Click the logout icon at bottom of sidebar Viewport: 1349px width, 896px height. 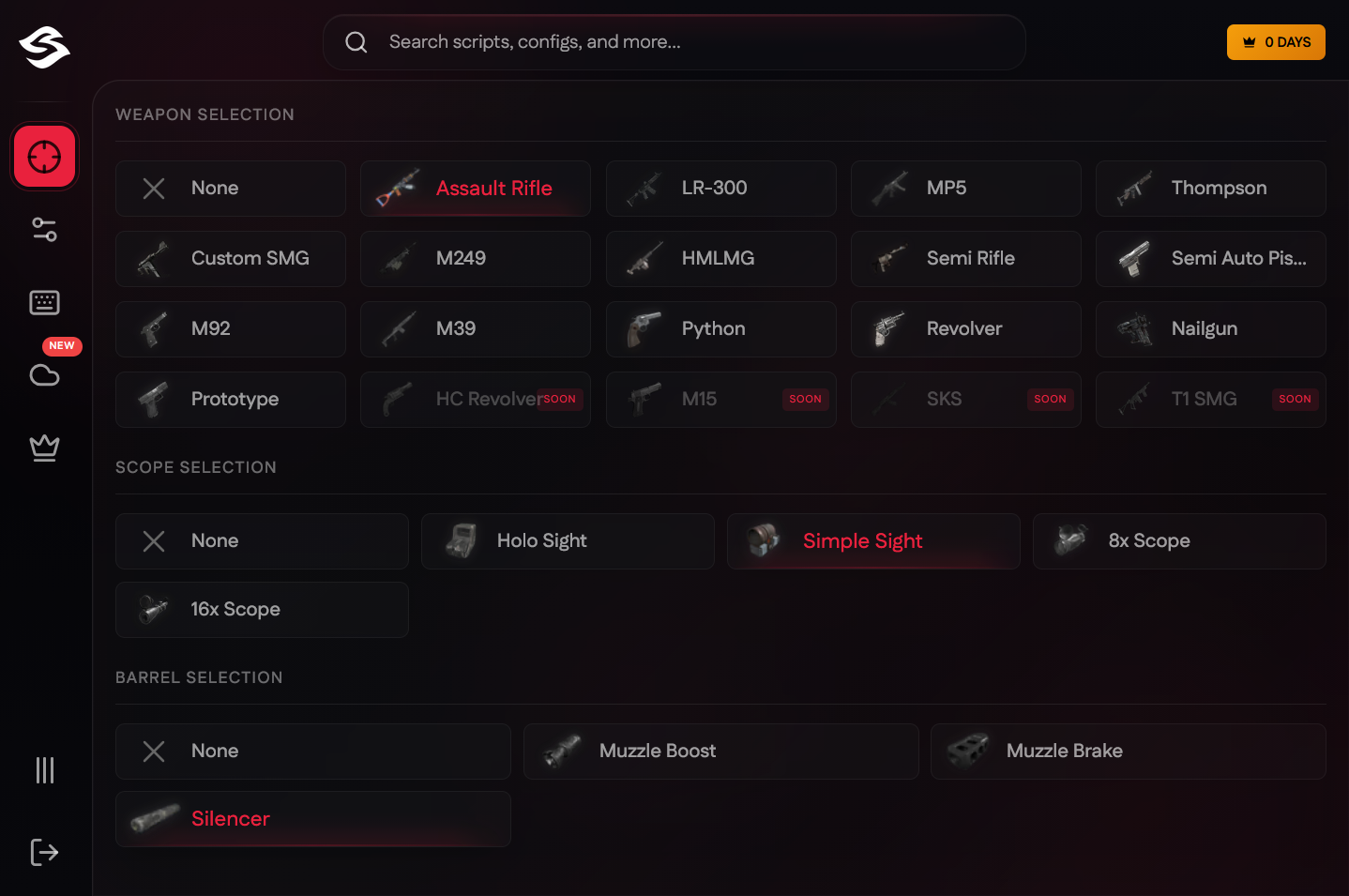point(44,852)
